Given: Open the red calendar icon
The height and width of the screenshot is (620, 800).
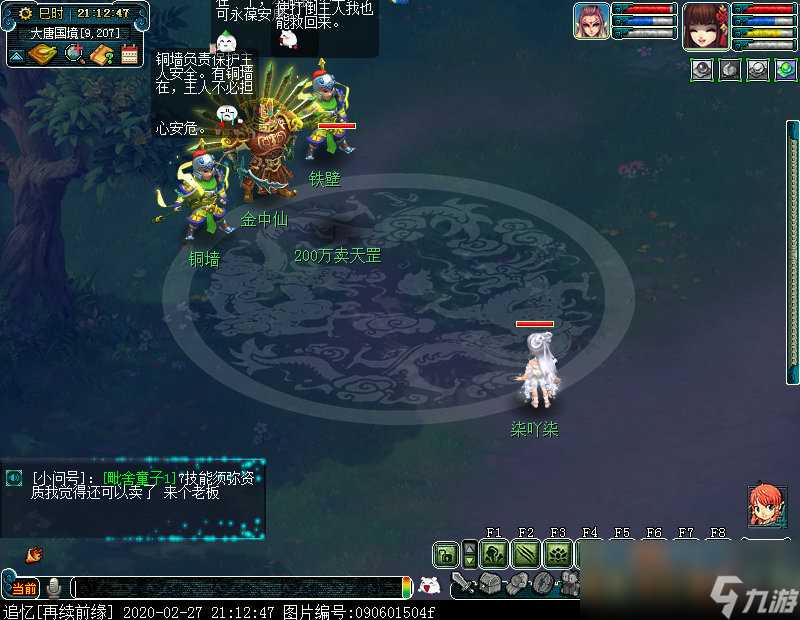Looking at the screenshot, I should tap(129, 54).
